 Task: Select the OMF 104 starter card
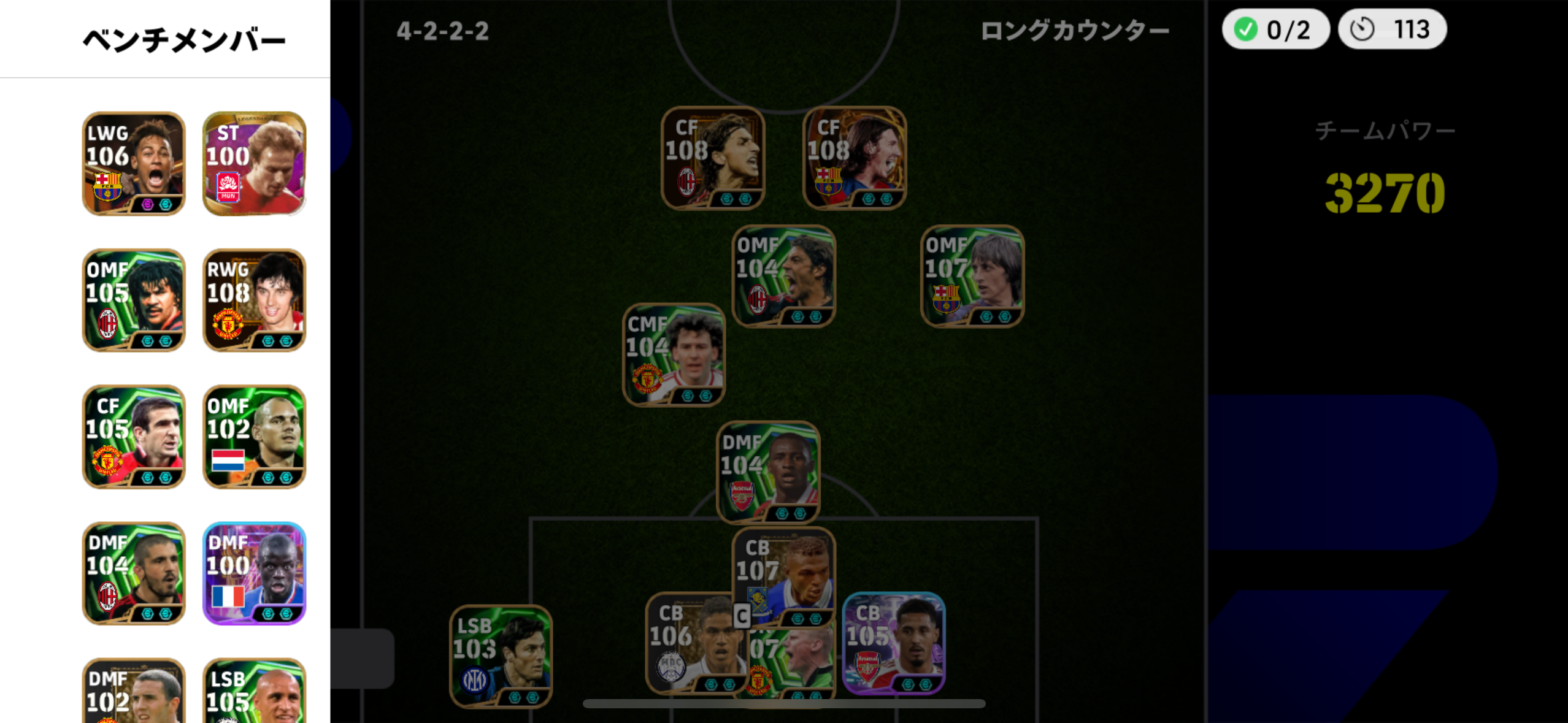click(783, 276)
